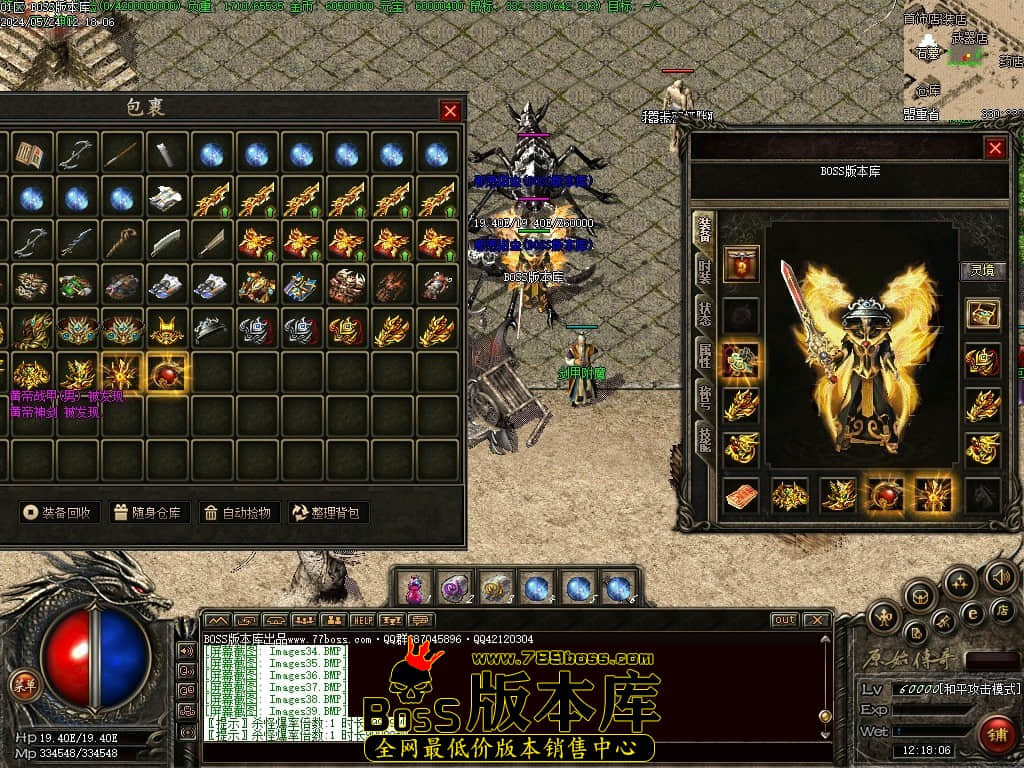1024x768 pixels.
Task: Close the BOSS版本库 character panel
Action: (x=995, y=148)
